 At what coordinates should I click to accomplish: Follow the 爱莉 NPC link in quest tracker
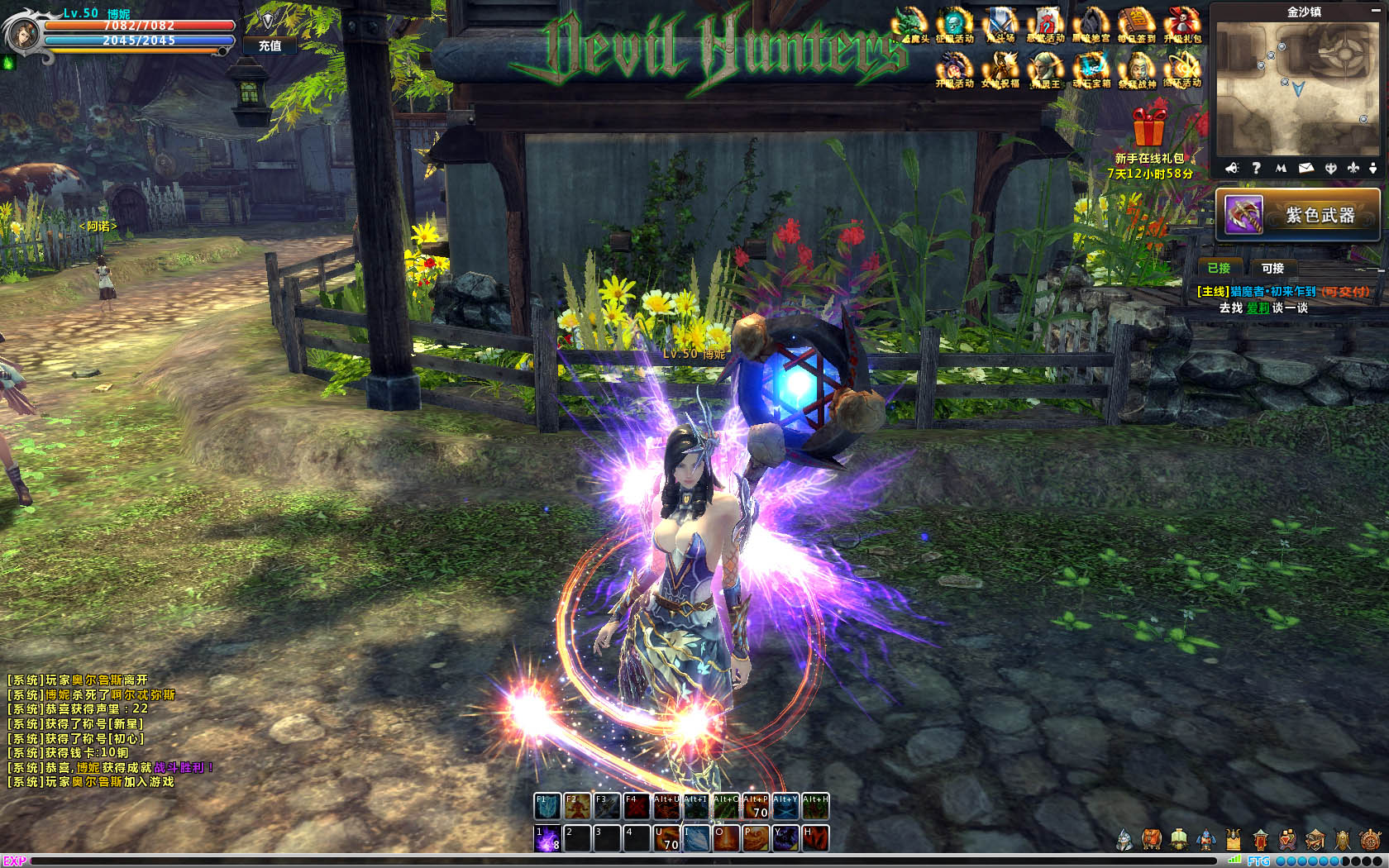[1258, 308]
